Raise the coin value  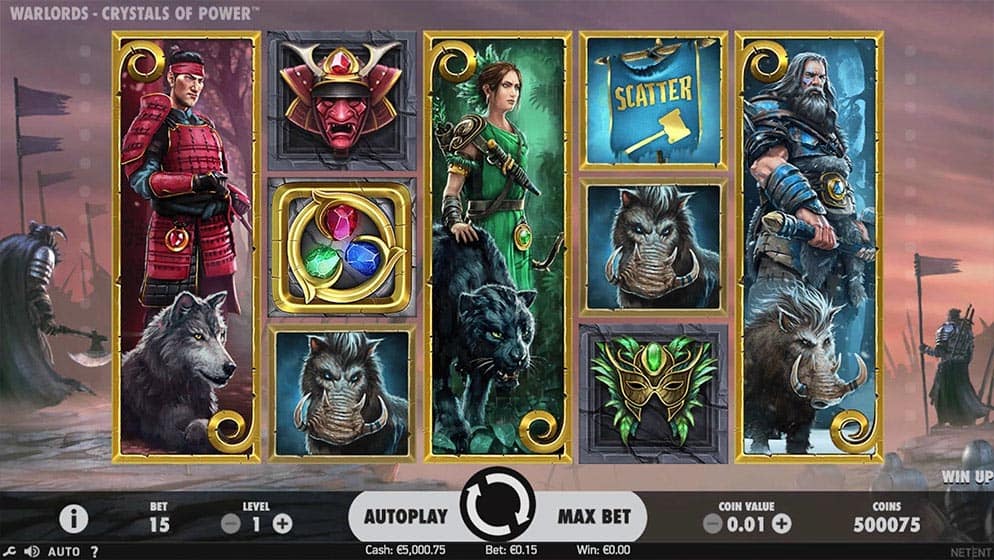[x=781, y=522]
